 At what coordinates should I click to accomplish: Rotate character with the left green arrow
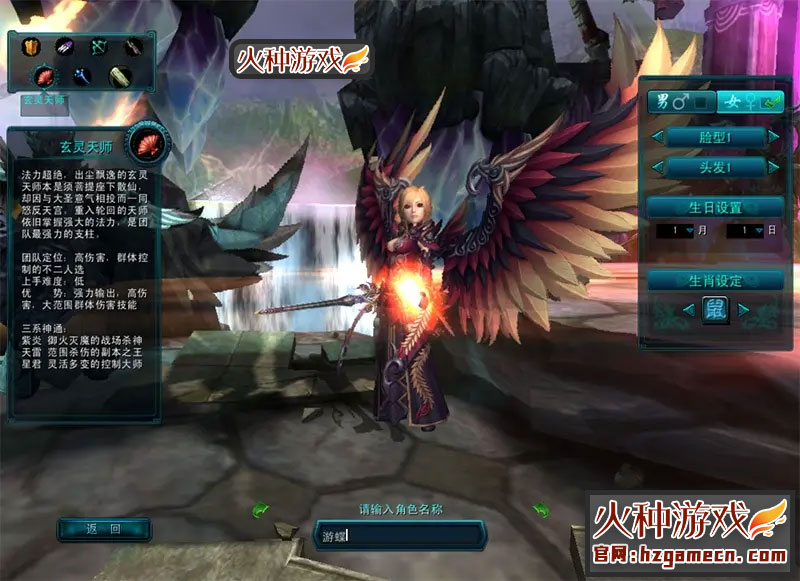click(260, 510)
